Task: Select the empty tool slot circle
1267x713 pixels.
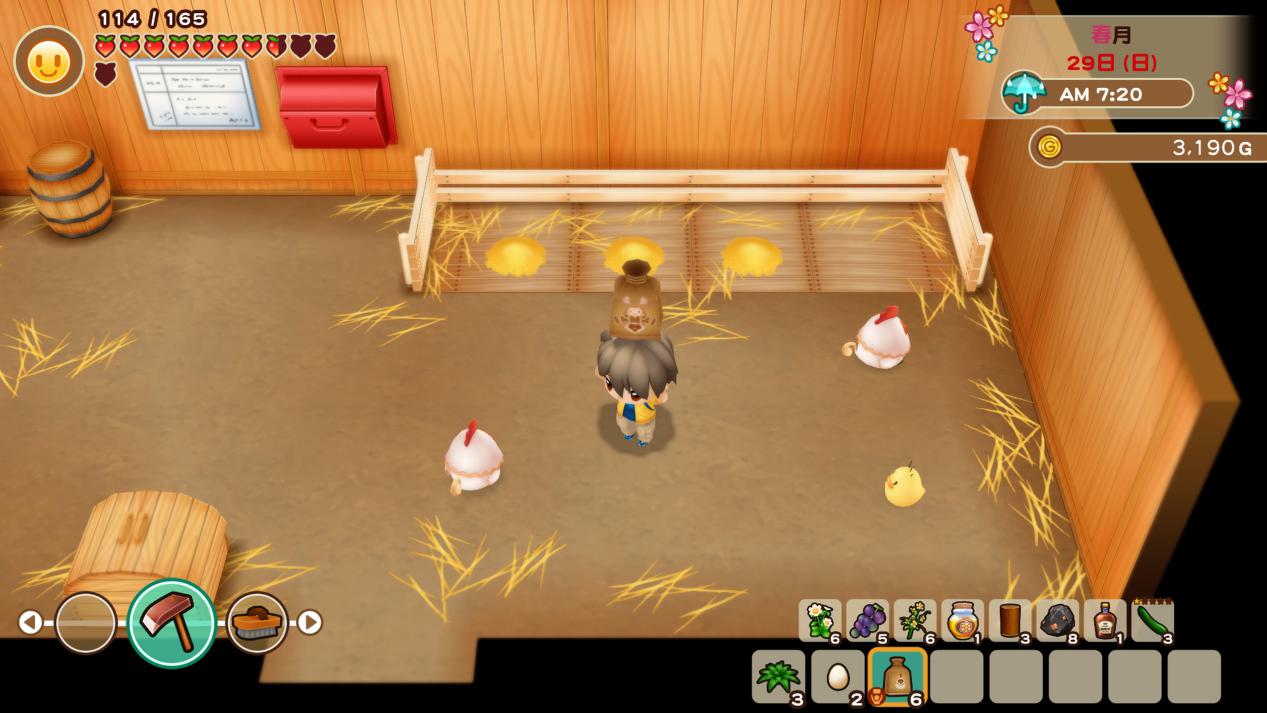Action: tap(85, 622)
